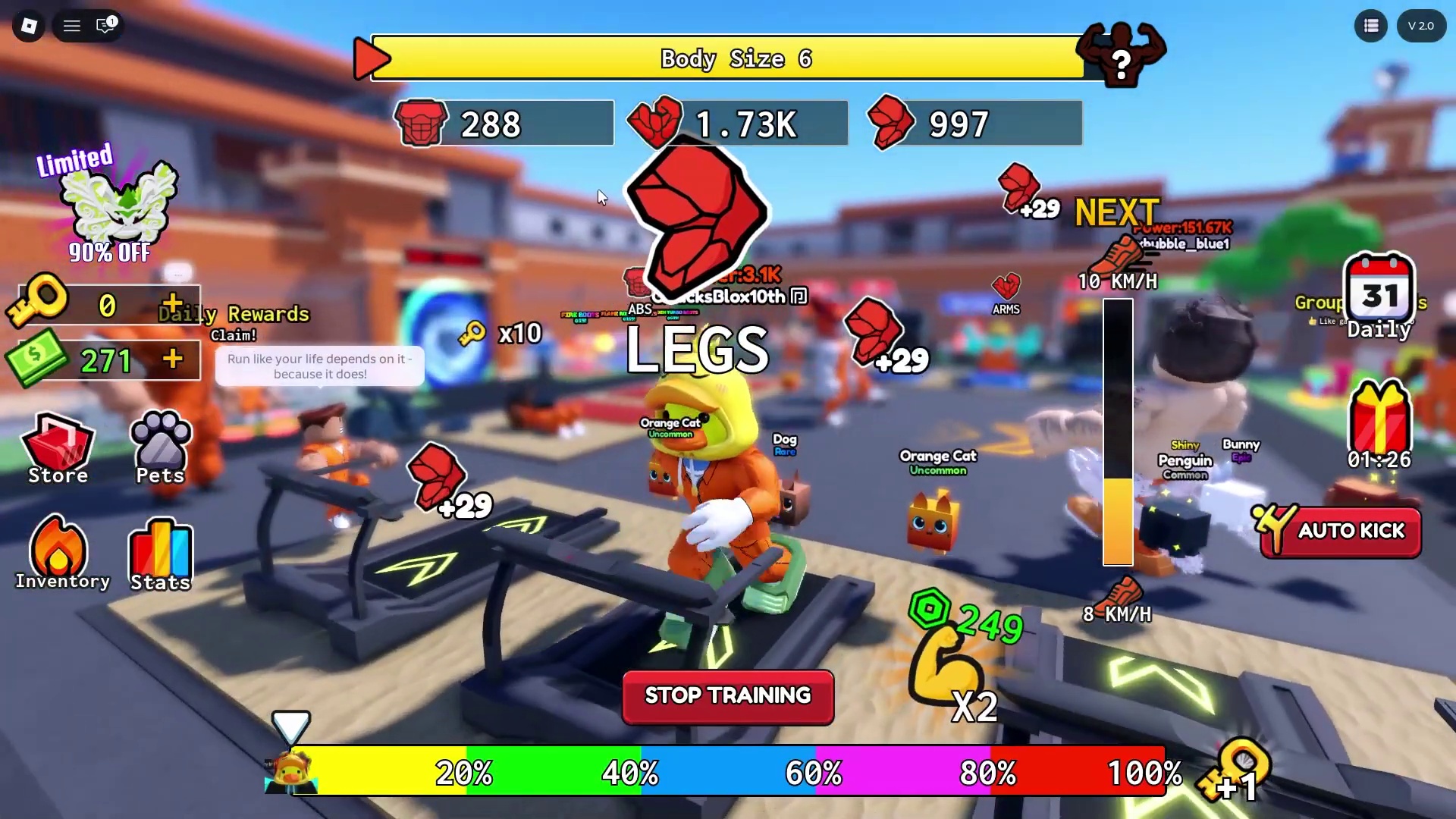Open the Daily calendar rewards
The height and width of the screenshot is (819, 1456).
click(x=1379, y=296)
